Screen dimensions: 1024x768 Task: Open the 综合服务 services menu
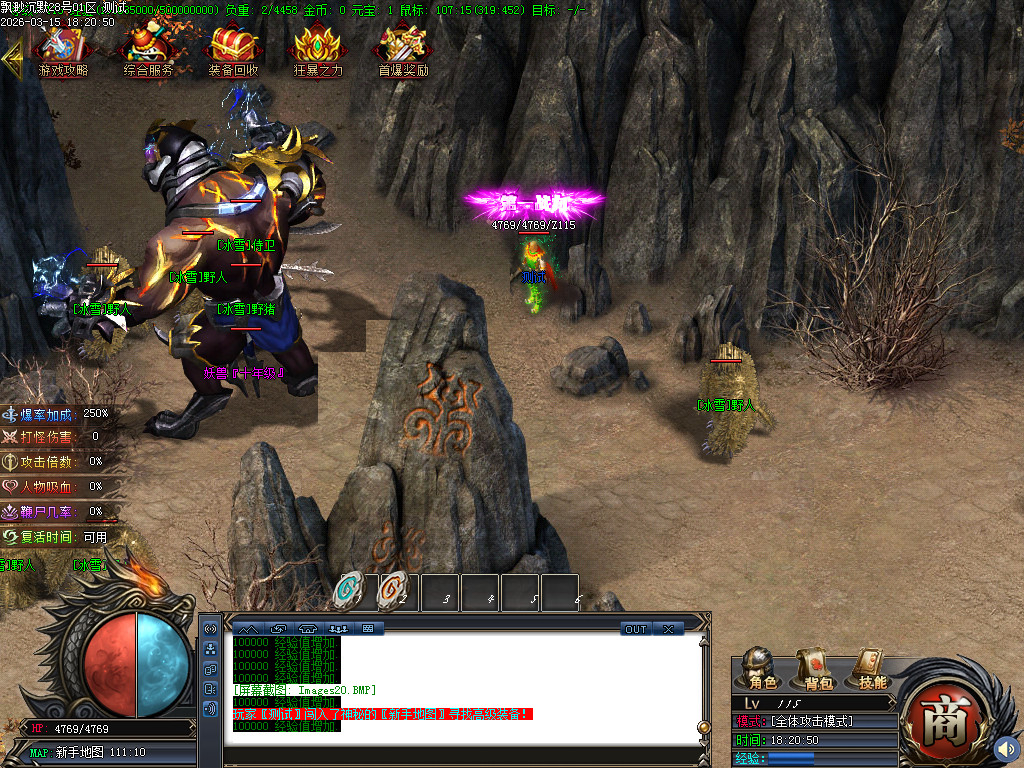coord(148,50)
